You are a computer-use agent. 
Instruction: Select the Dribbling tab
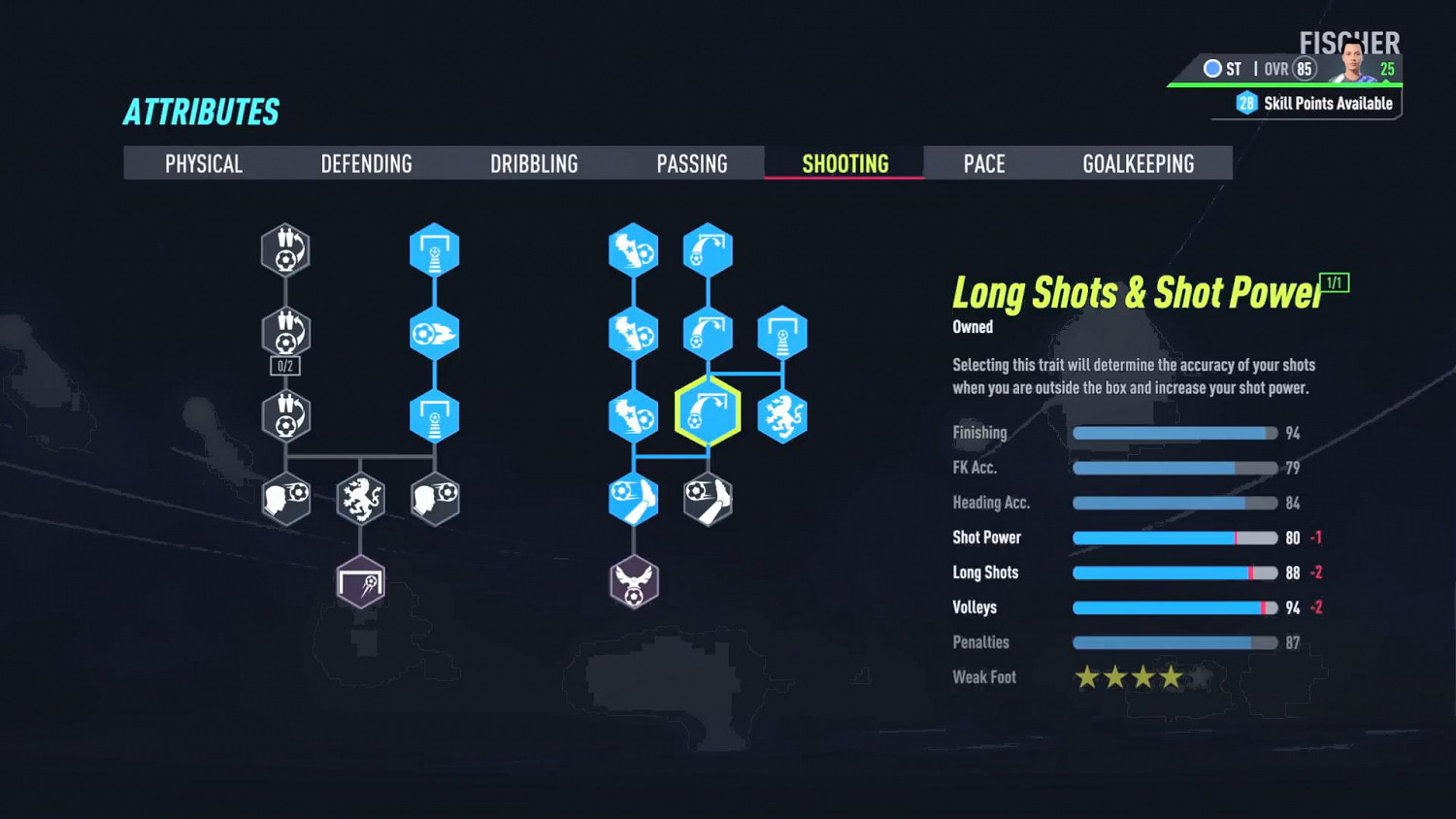534,164
